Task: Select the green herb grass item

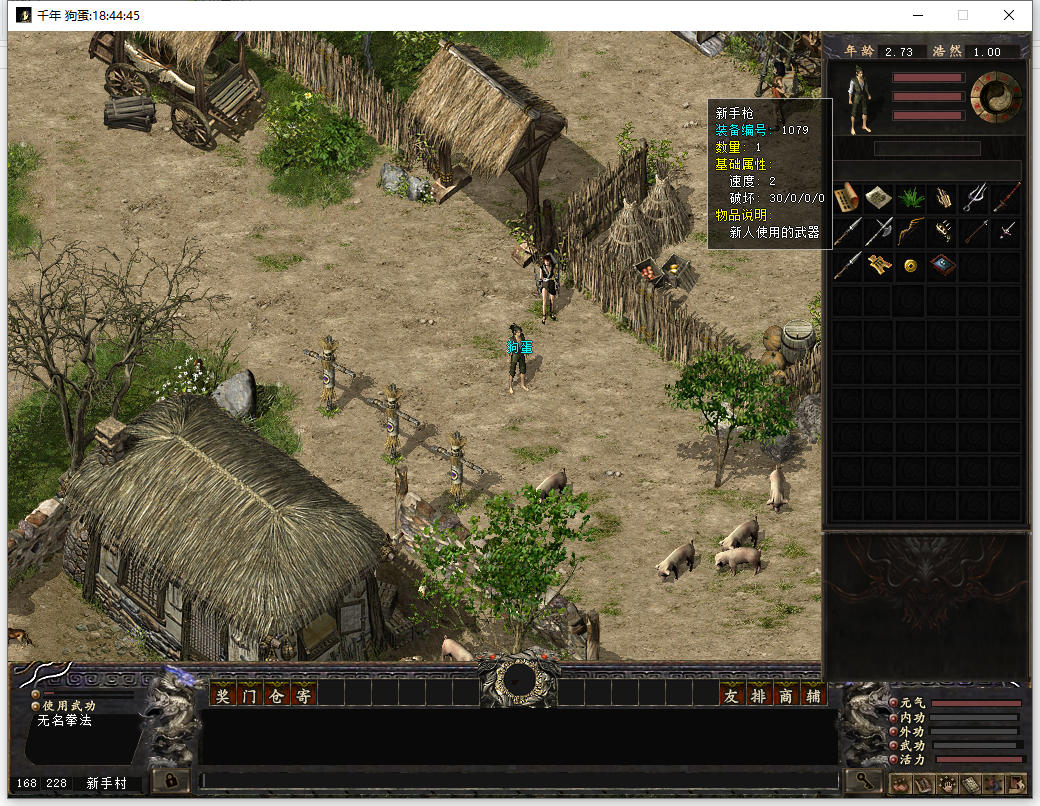Action: pos(911,198)
